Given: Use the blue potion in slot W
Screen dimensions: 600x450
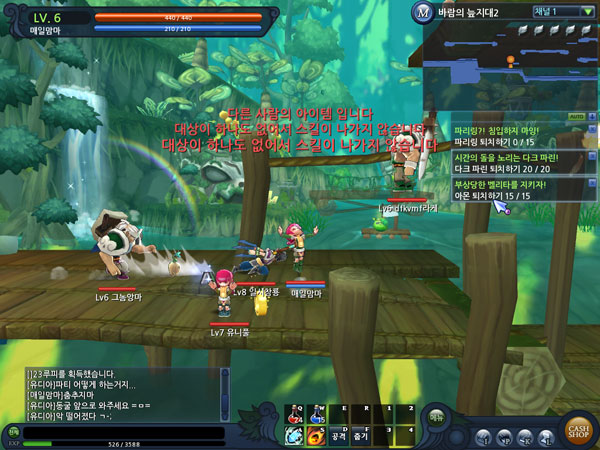Looking at the screenshot, I should (x=318, y=412).
